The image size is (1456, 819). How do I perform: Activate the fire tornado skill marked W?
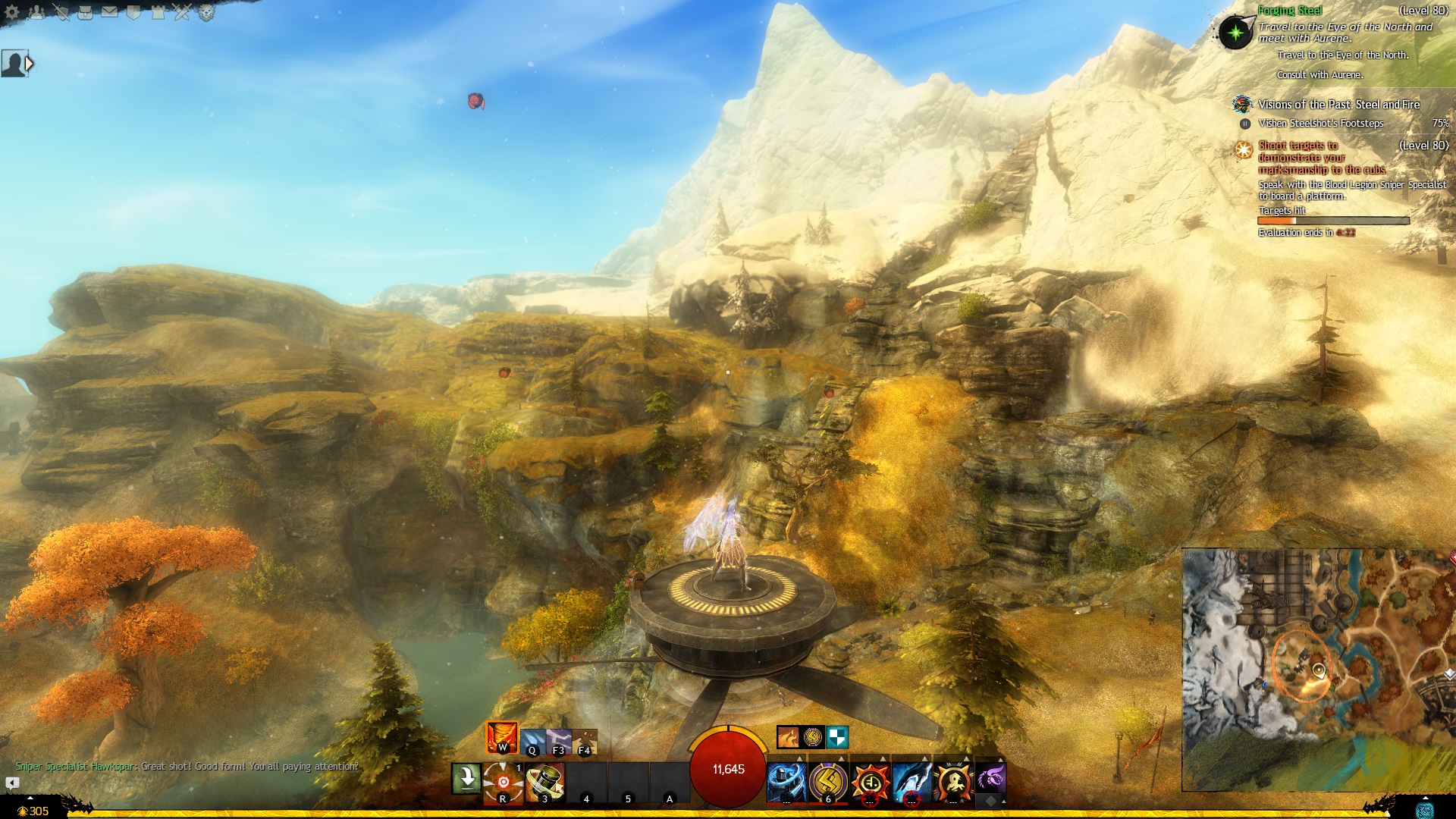(x=502, y=737)
